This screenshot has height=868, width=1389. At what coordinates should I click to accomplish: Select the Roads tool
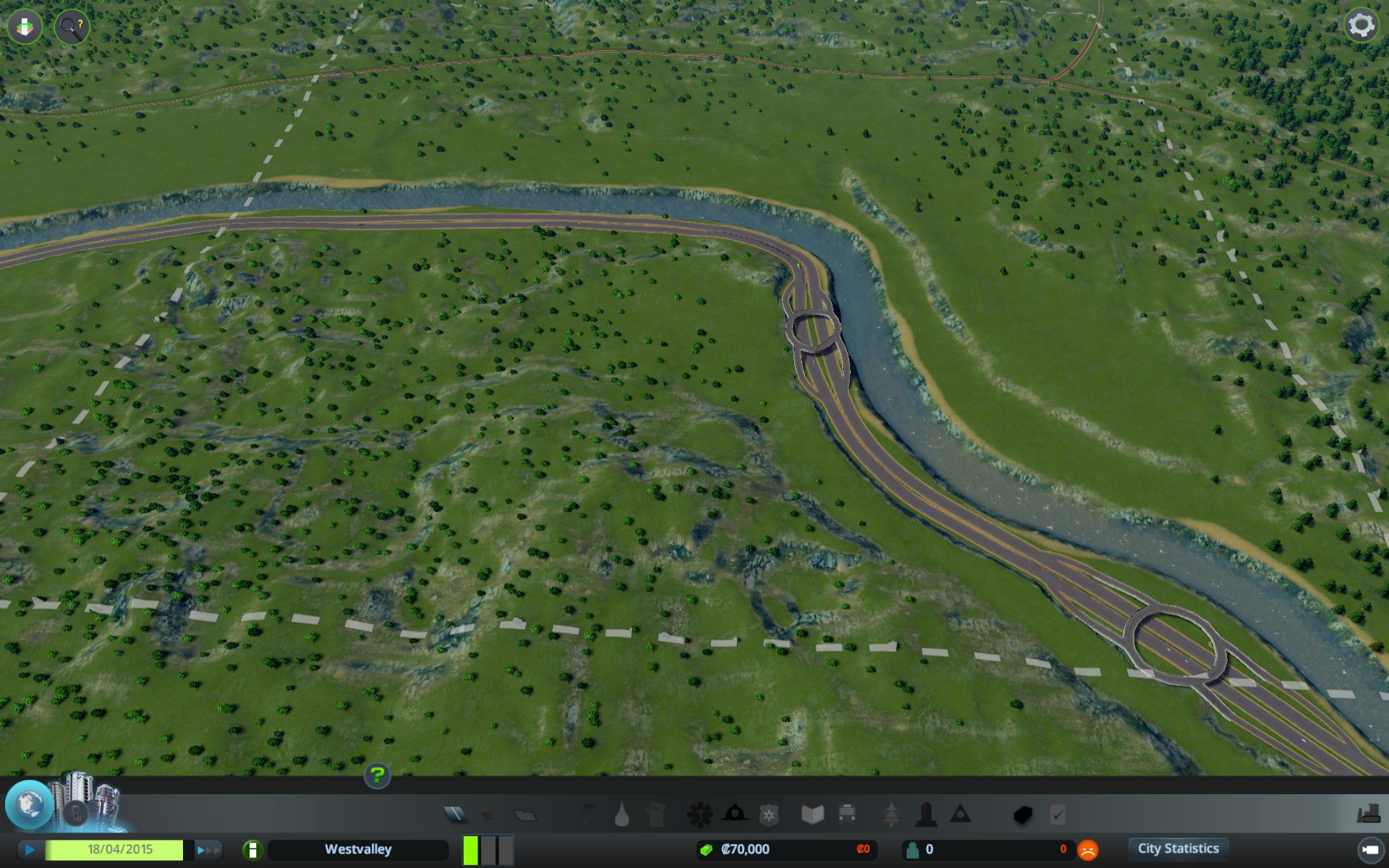click(x=455, y=815)
